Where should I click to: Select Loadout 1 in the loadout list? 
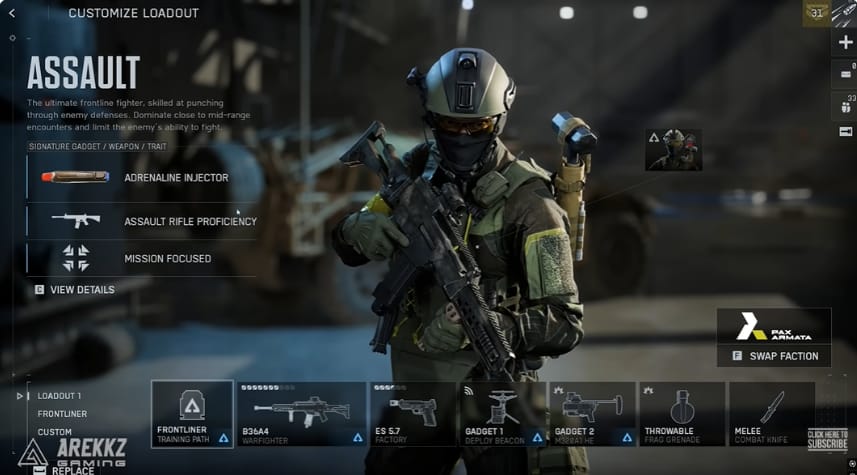point(60,396)
